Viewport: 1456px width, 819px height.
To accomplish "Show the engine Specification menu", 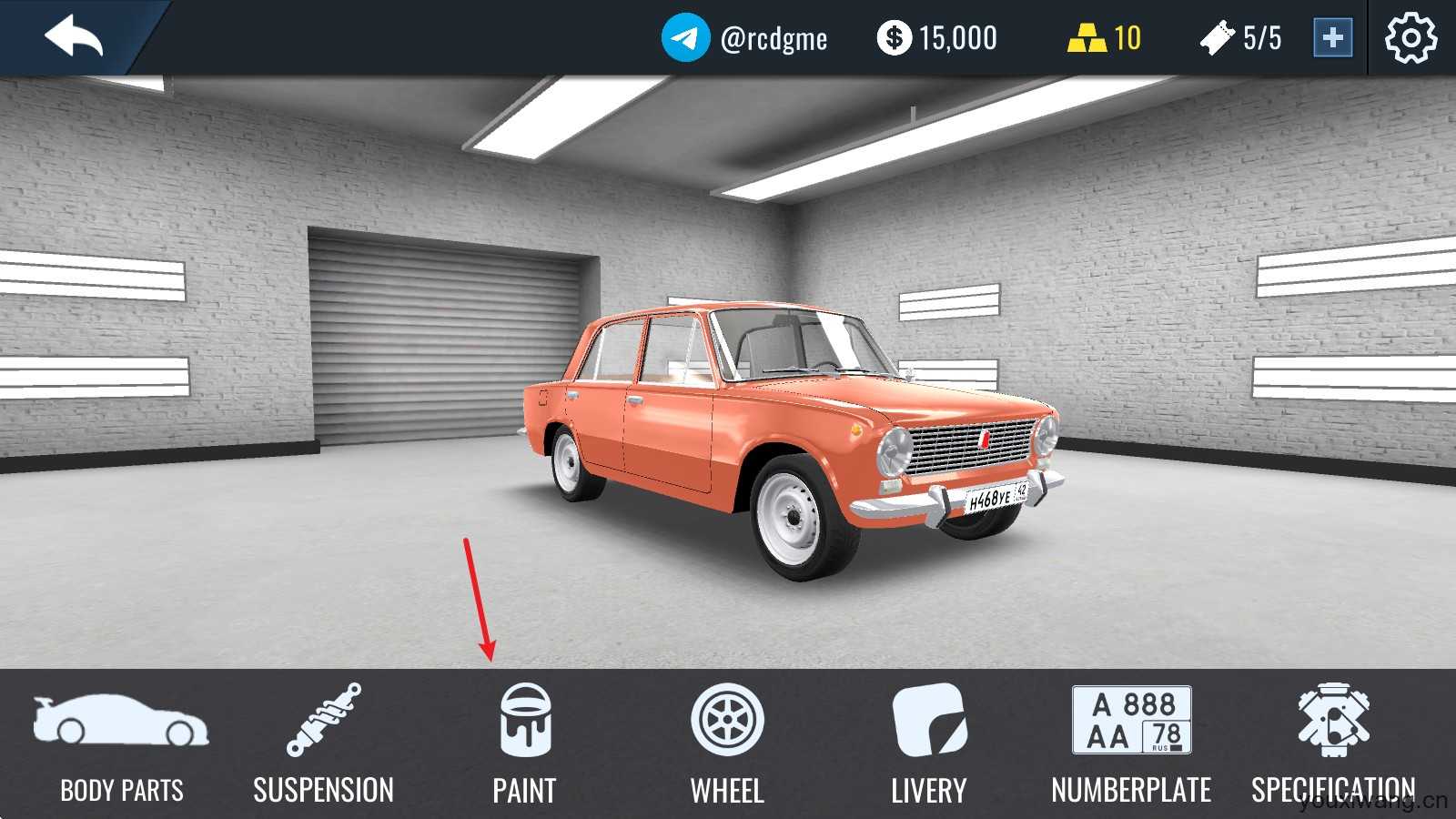I will coord(1333,743).
